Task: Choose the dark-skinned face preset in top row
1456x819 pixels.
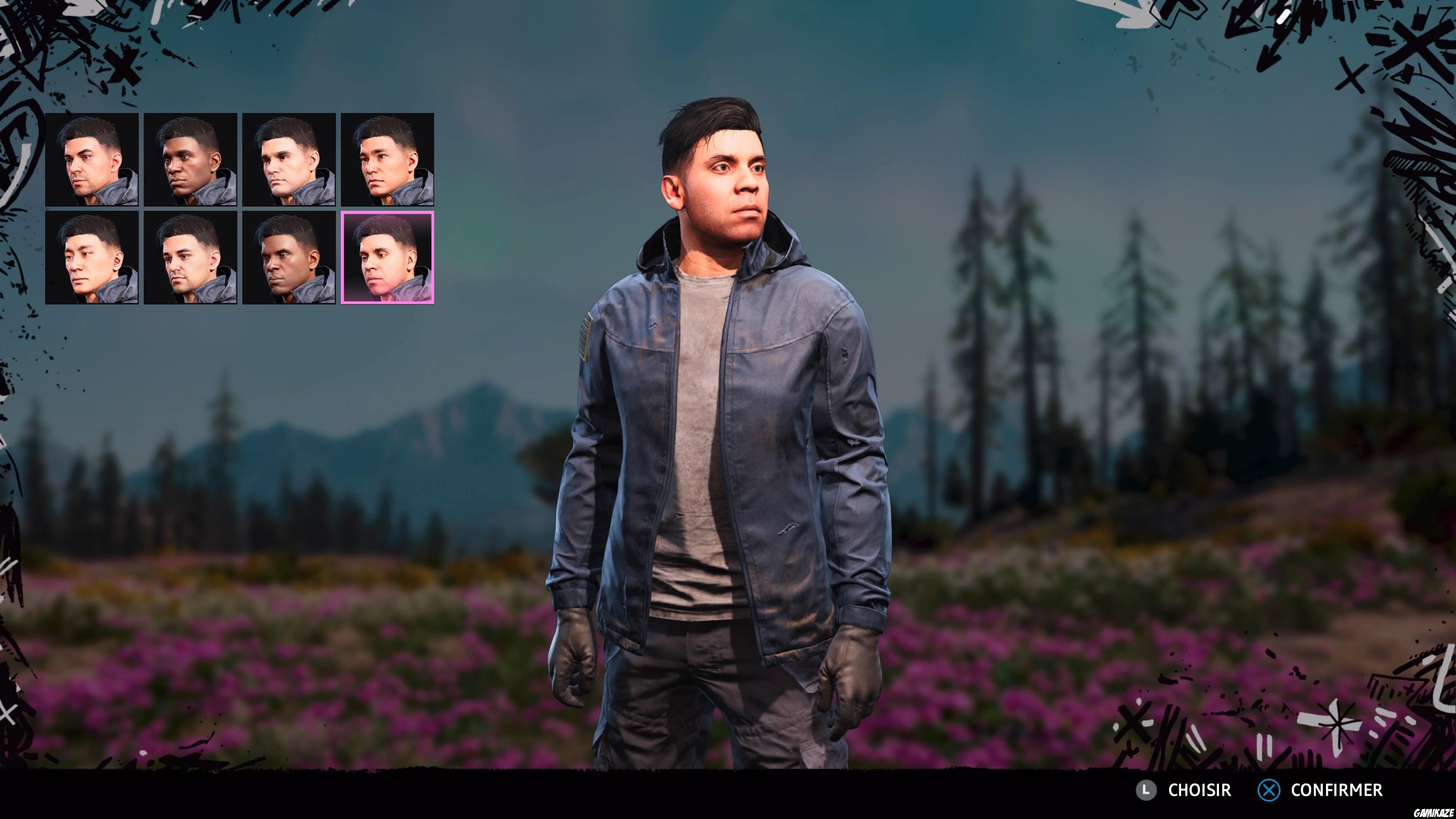Action: pos(191,160)
